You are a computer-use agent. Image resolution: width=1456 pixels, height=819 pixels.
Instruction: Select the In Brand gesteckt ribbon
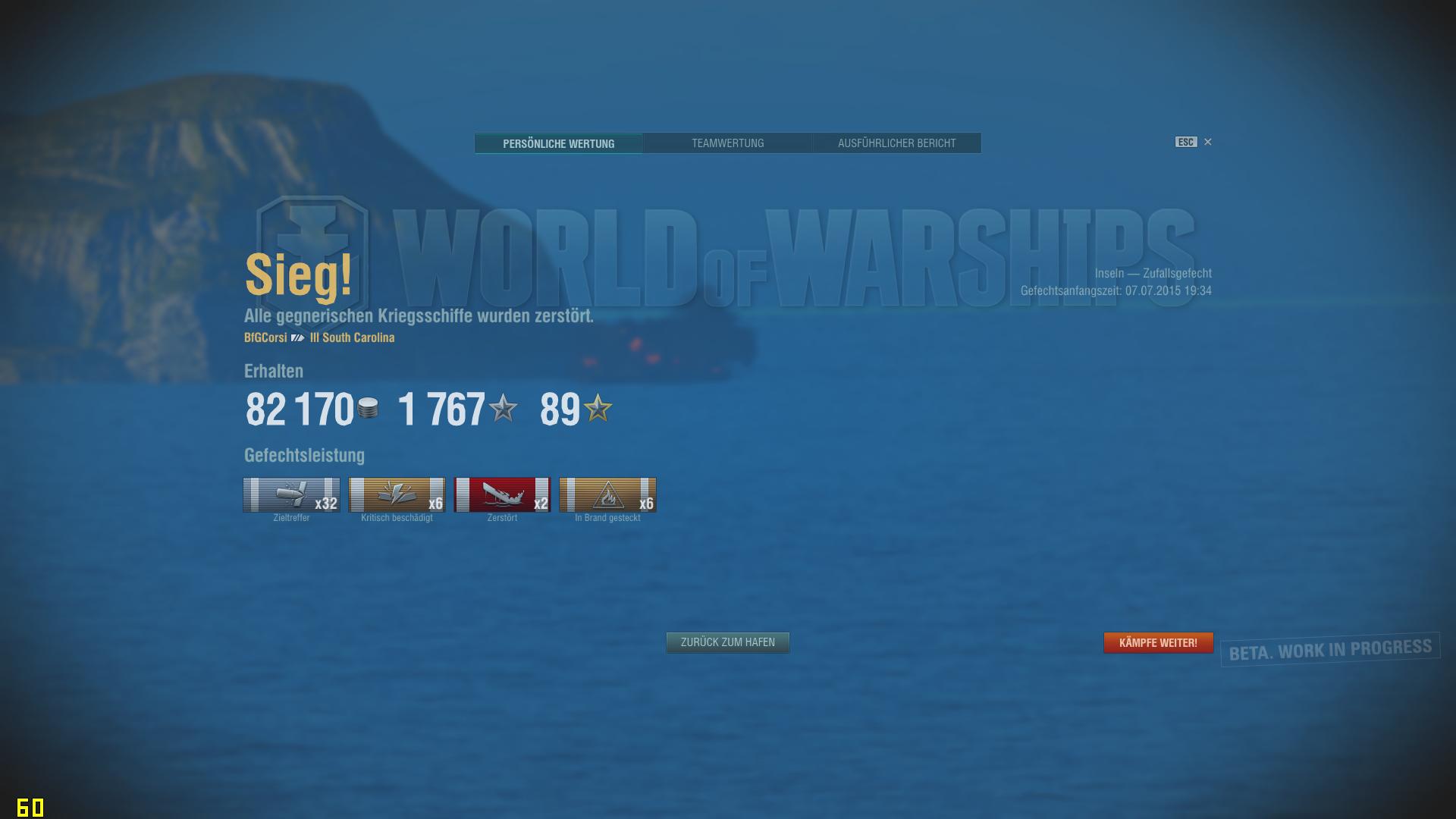[x=607, y=495]
